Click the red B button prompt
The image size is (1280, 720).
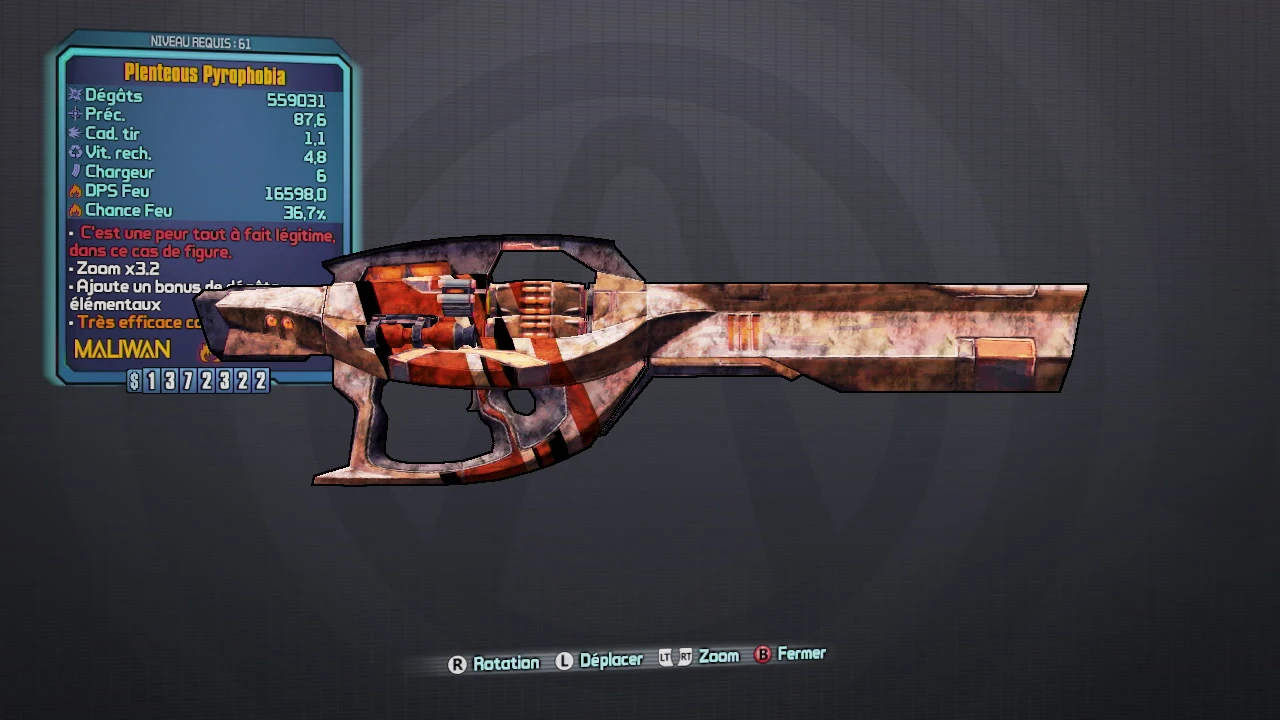[762, 655]
